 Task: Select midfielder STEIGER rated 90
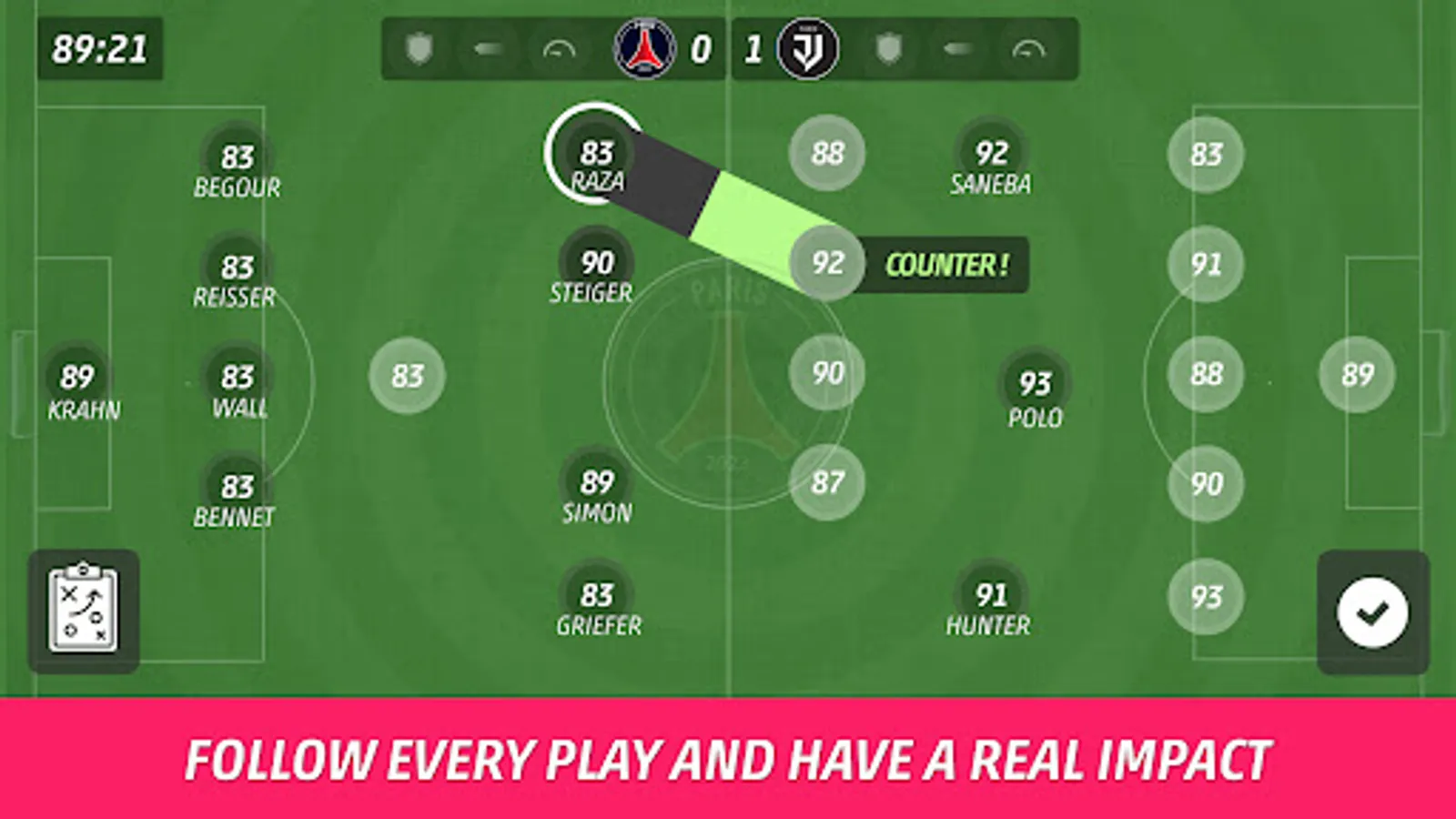pos(596,265)
